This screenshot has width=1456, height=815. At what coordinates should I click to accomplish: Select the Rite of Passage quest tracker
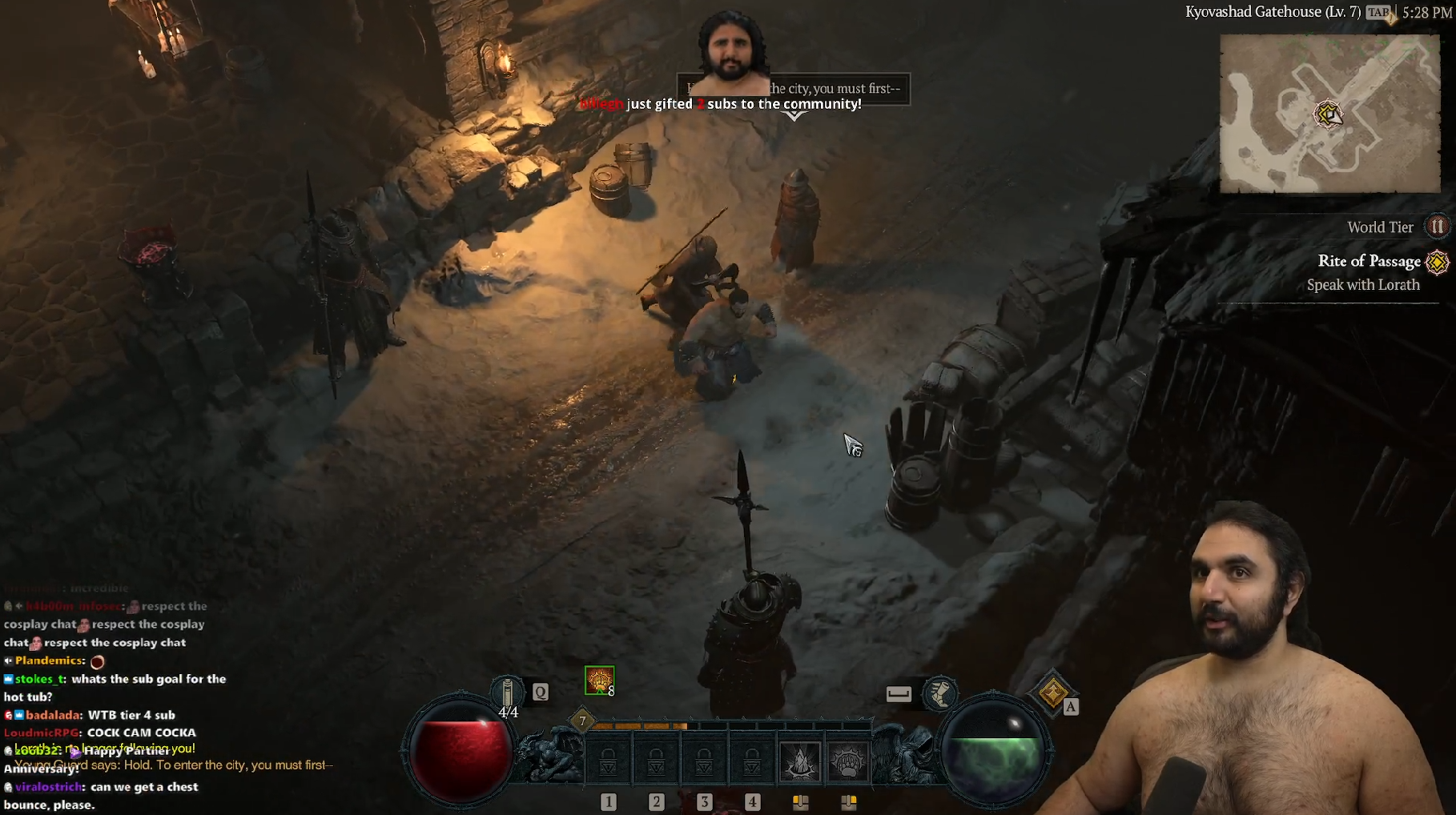[x=1369, y=261]
